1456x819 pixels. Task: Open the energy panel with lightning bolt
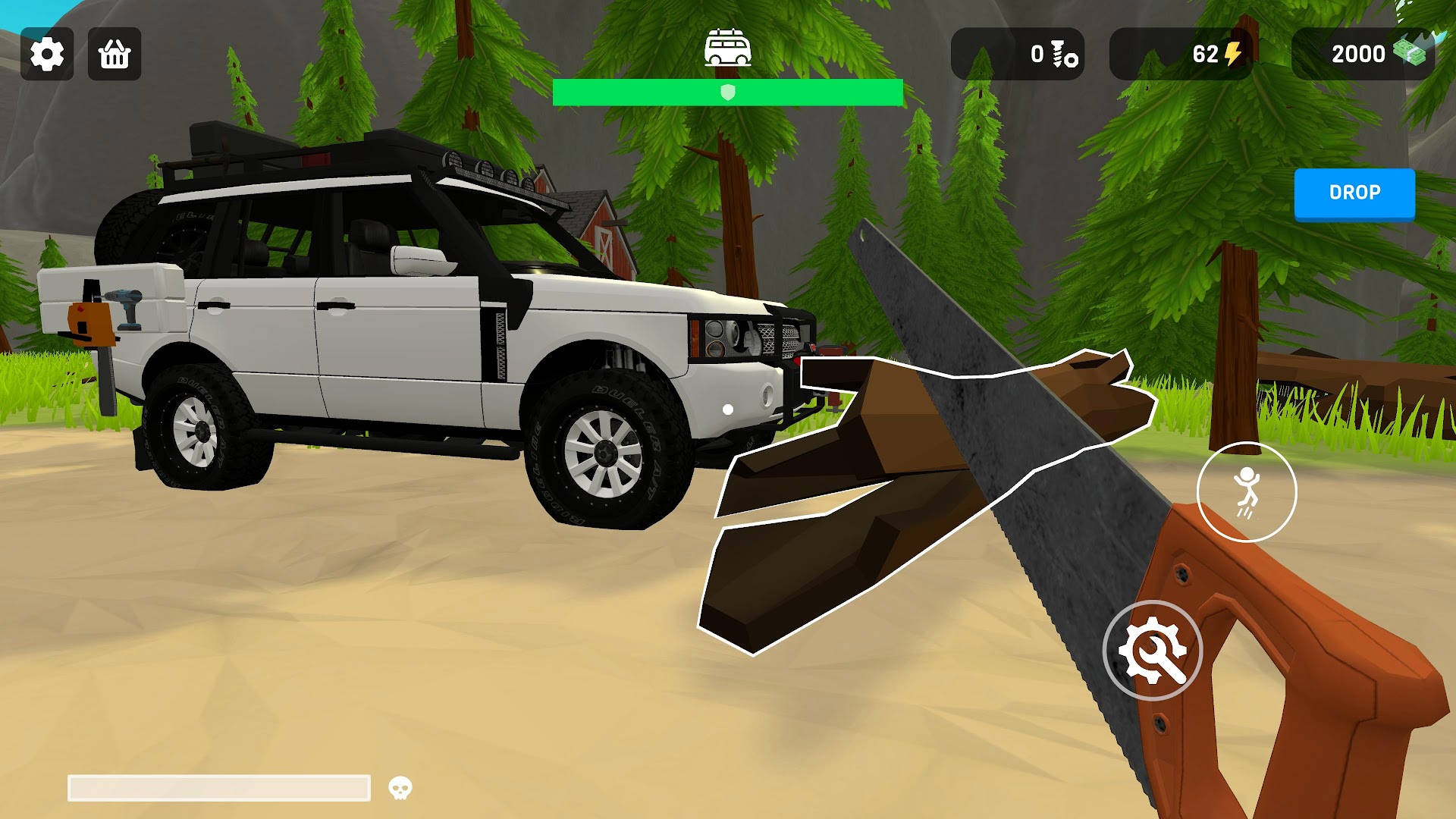point(1180,54)
